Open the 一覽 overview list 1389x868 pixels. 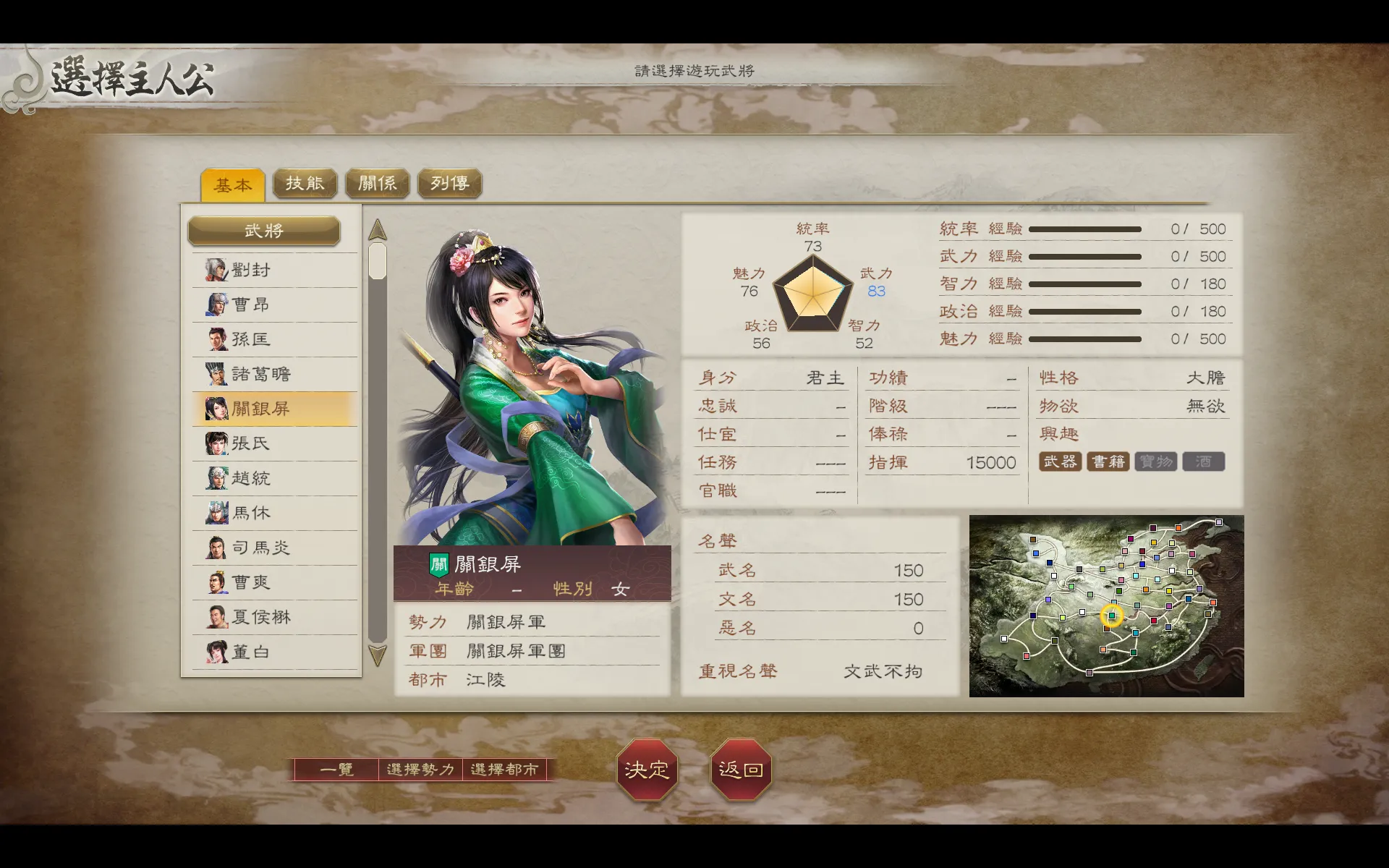(337, 770)
